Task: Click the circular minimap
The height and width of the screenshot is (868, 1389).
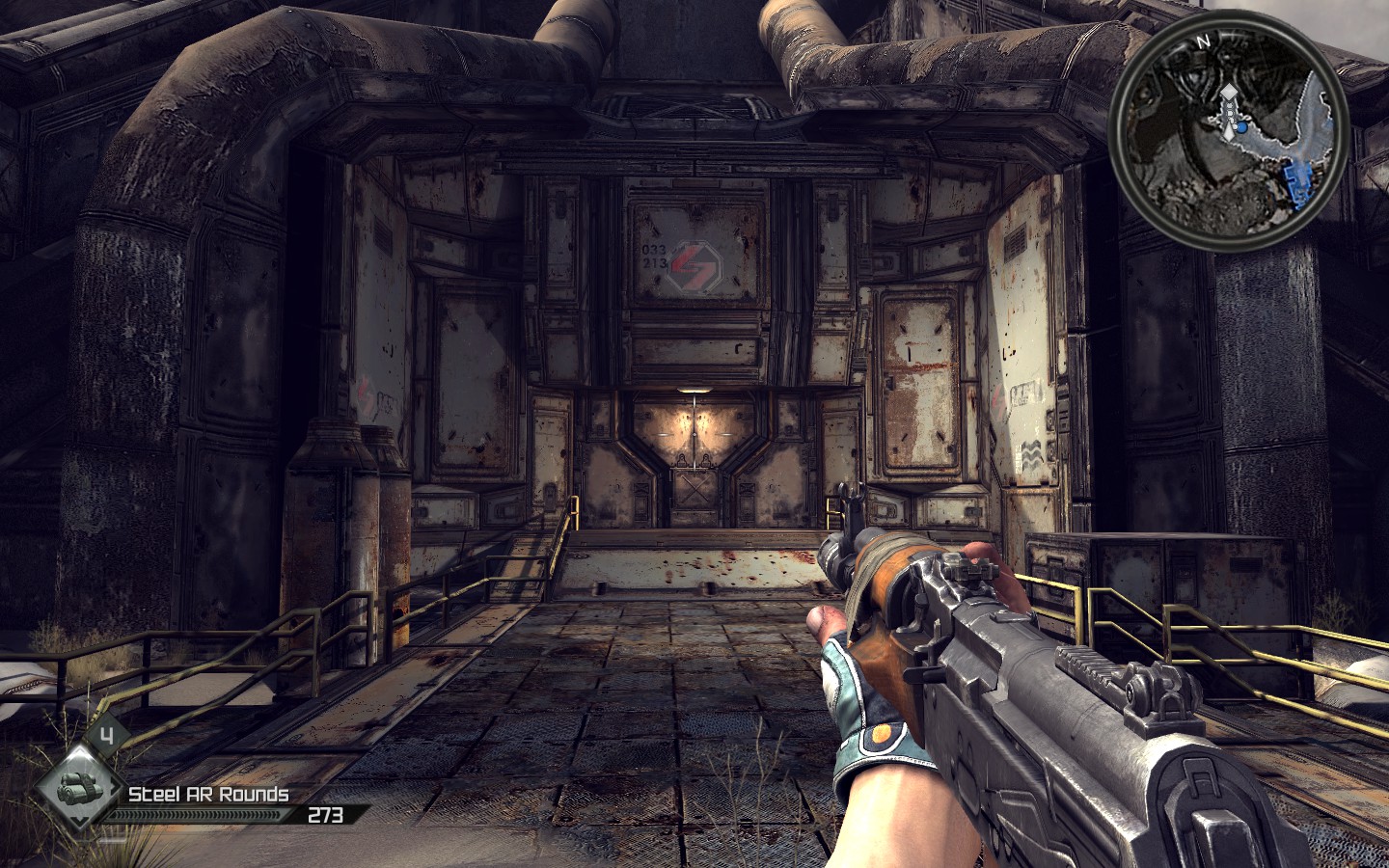Action: point(1228,137)
